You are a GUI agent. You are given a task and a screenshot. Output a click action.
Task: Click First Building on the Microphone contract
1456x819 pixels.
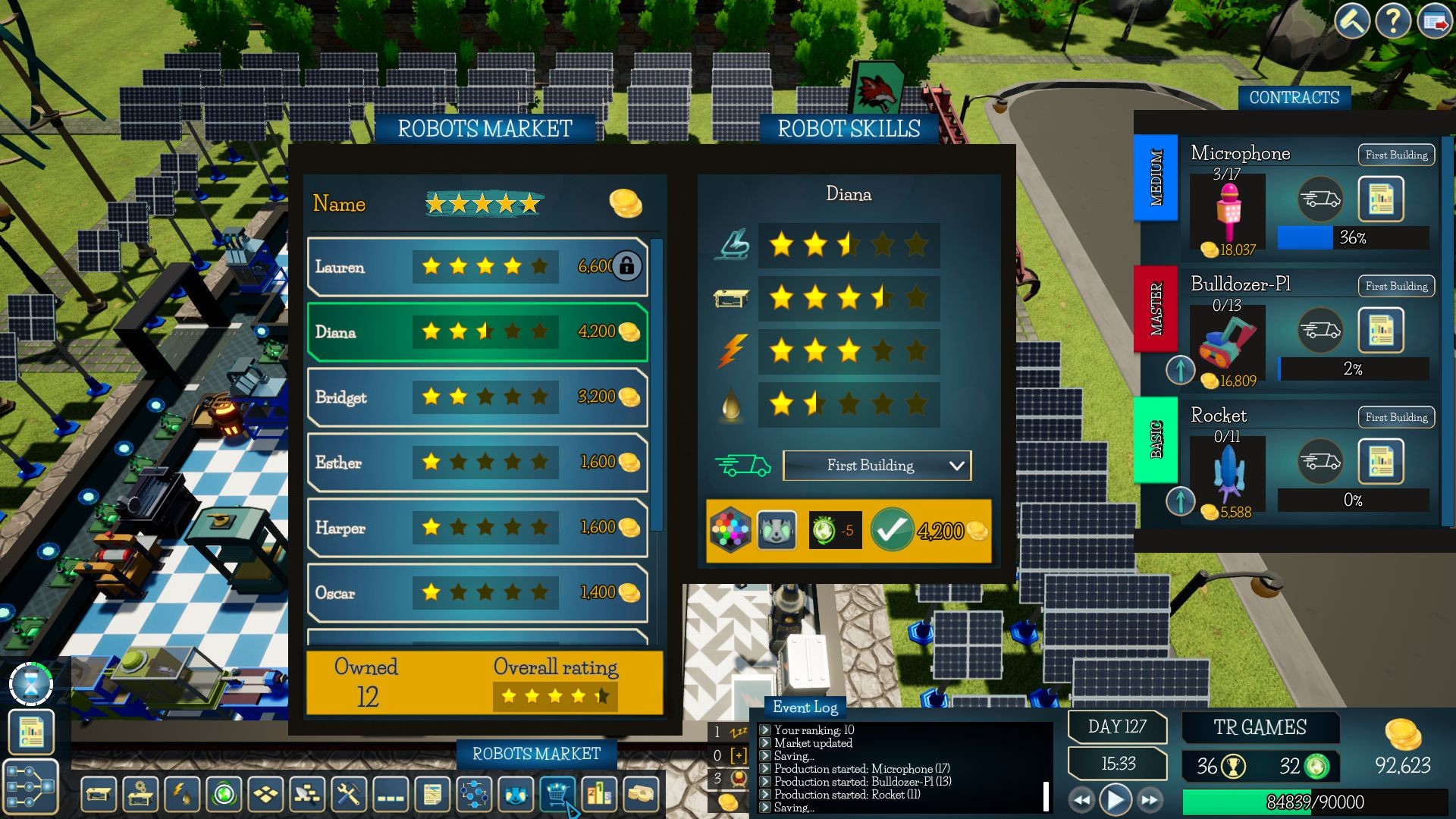(1395, 155)
